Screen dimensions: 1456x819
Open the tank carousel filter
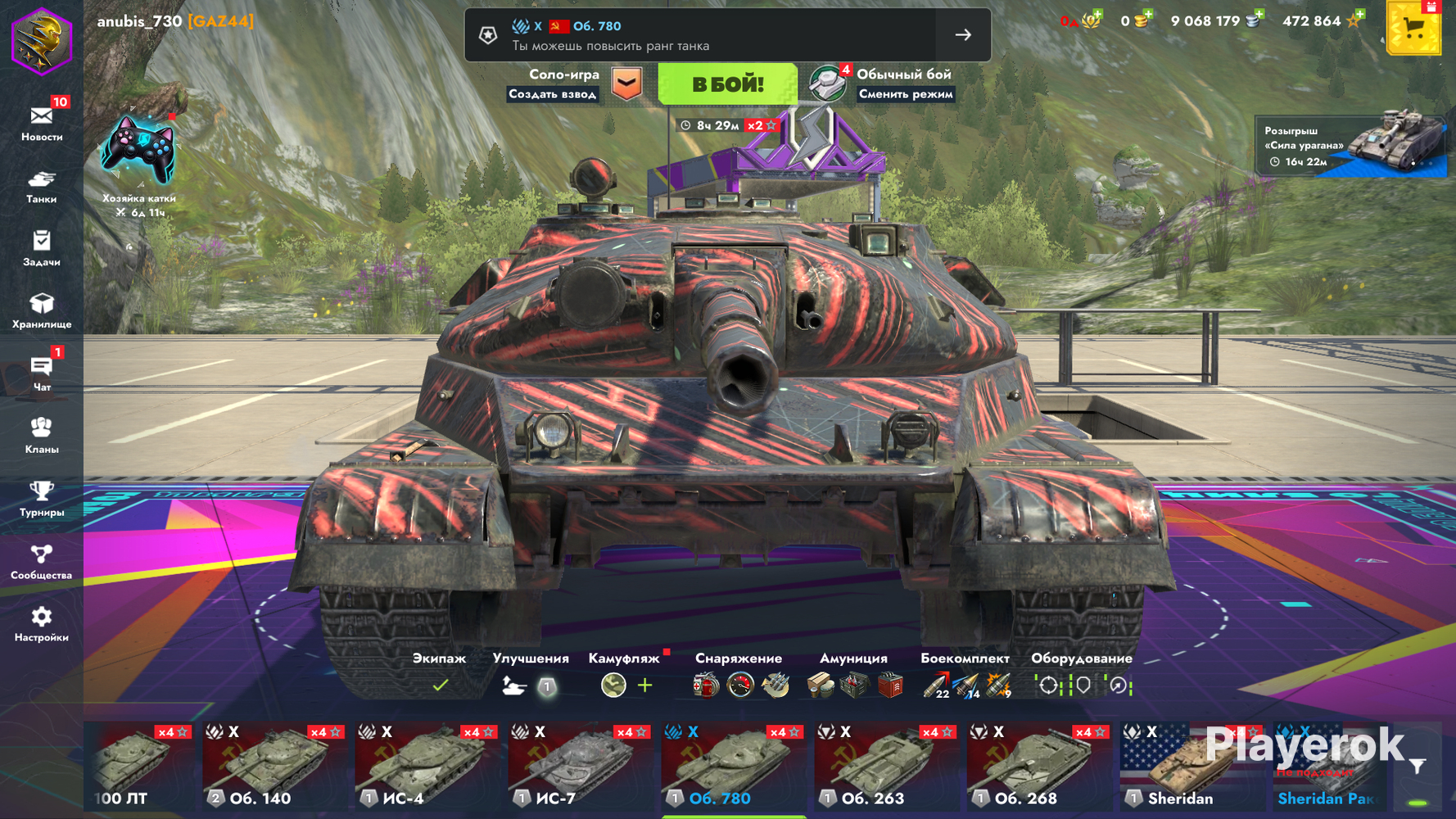coord(1418,767)
